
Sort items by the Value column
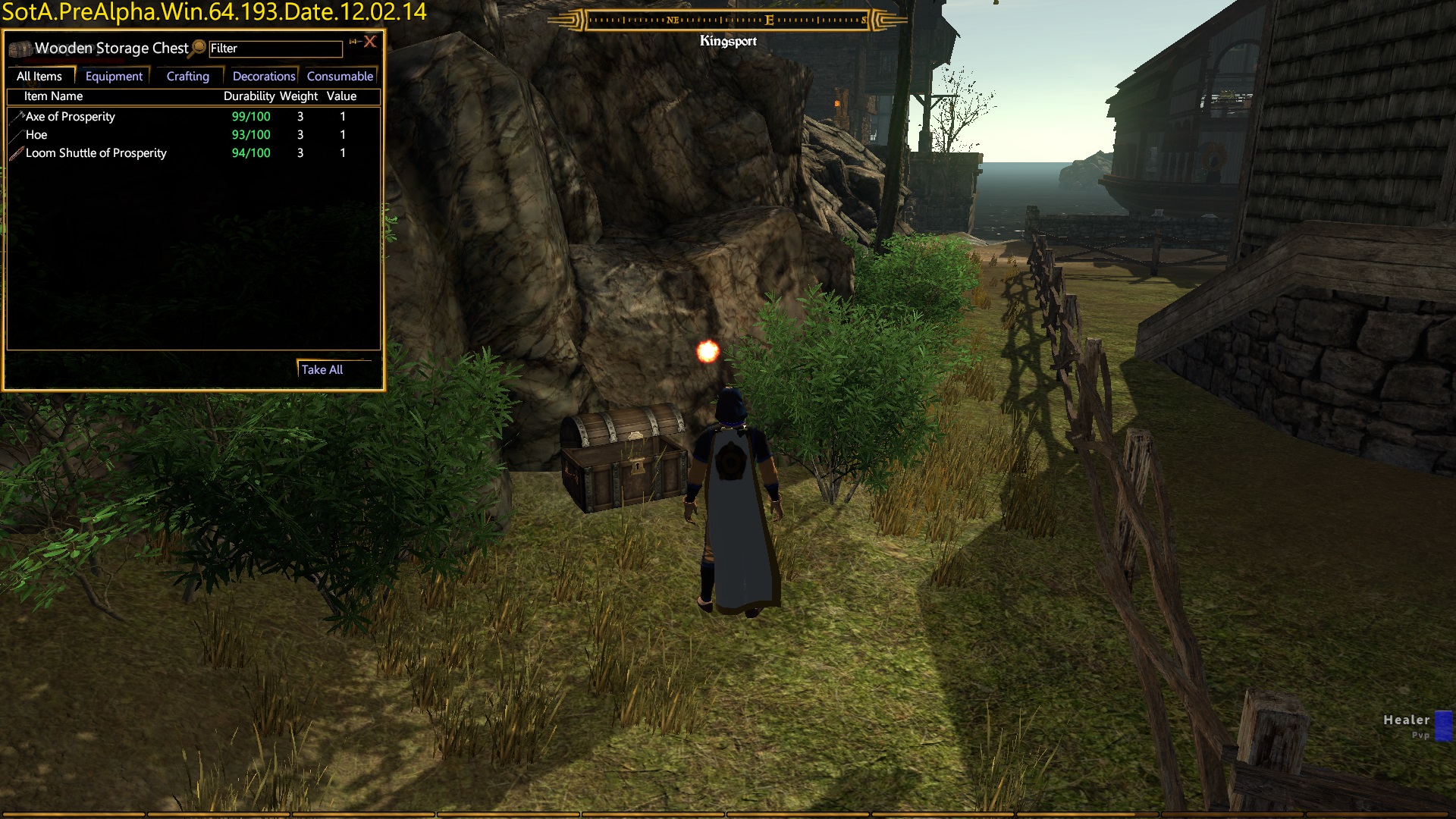341,96
